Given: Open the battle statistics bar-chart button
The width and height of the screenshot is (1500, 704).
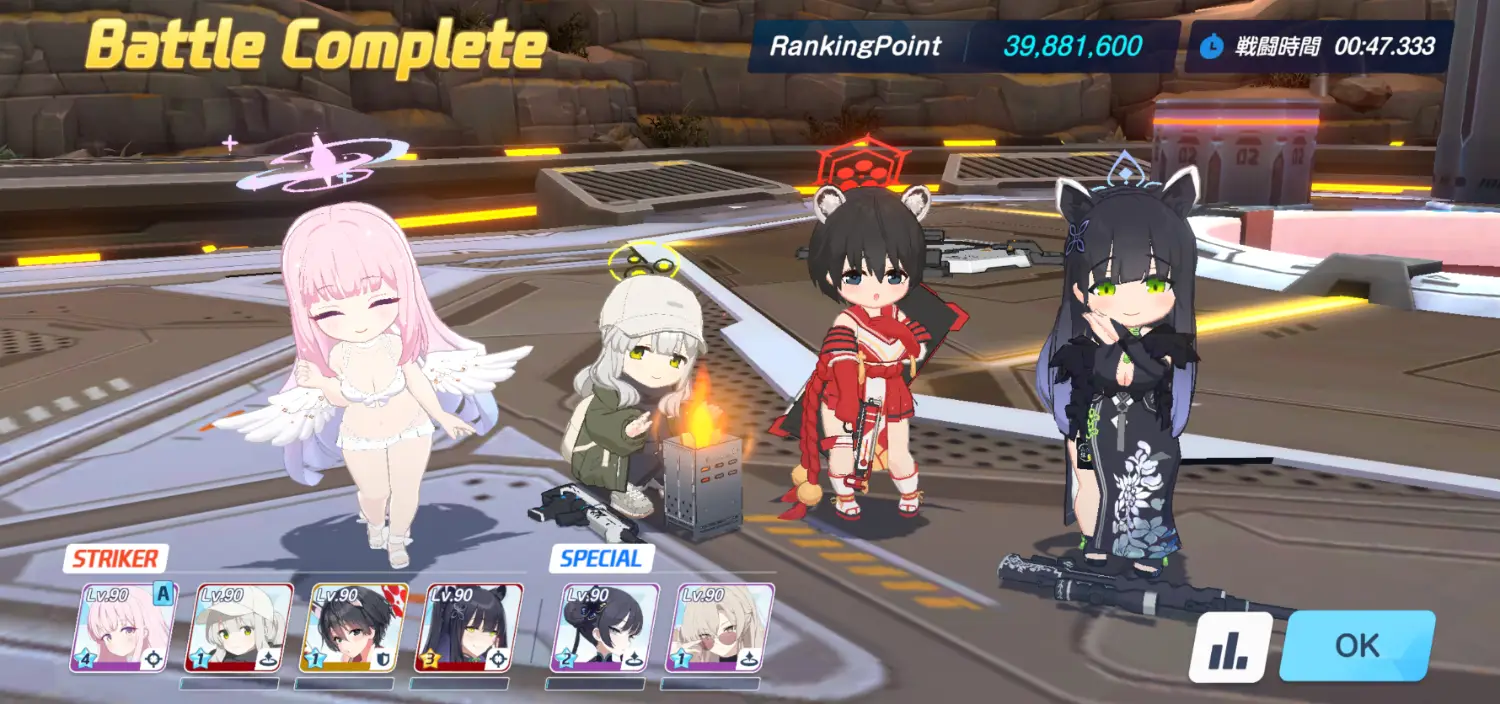Looking at the screenshot, I should click(1229, 647).
